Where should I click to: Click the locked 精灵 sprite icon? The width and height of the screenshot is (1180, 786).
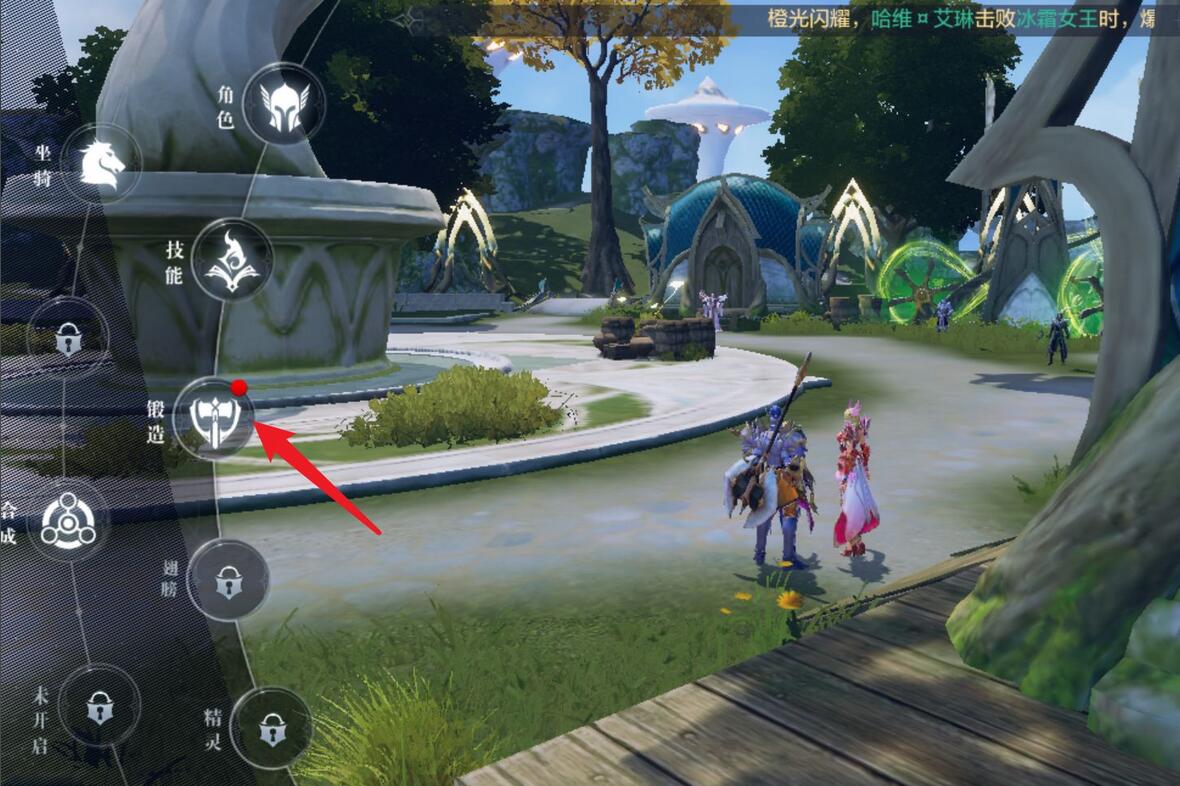point(270,728)
